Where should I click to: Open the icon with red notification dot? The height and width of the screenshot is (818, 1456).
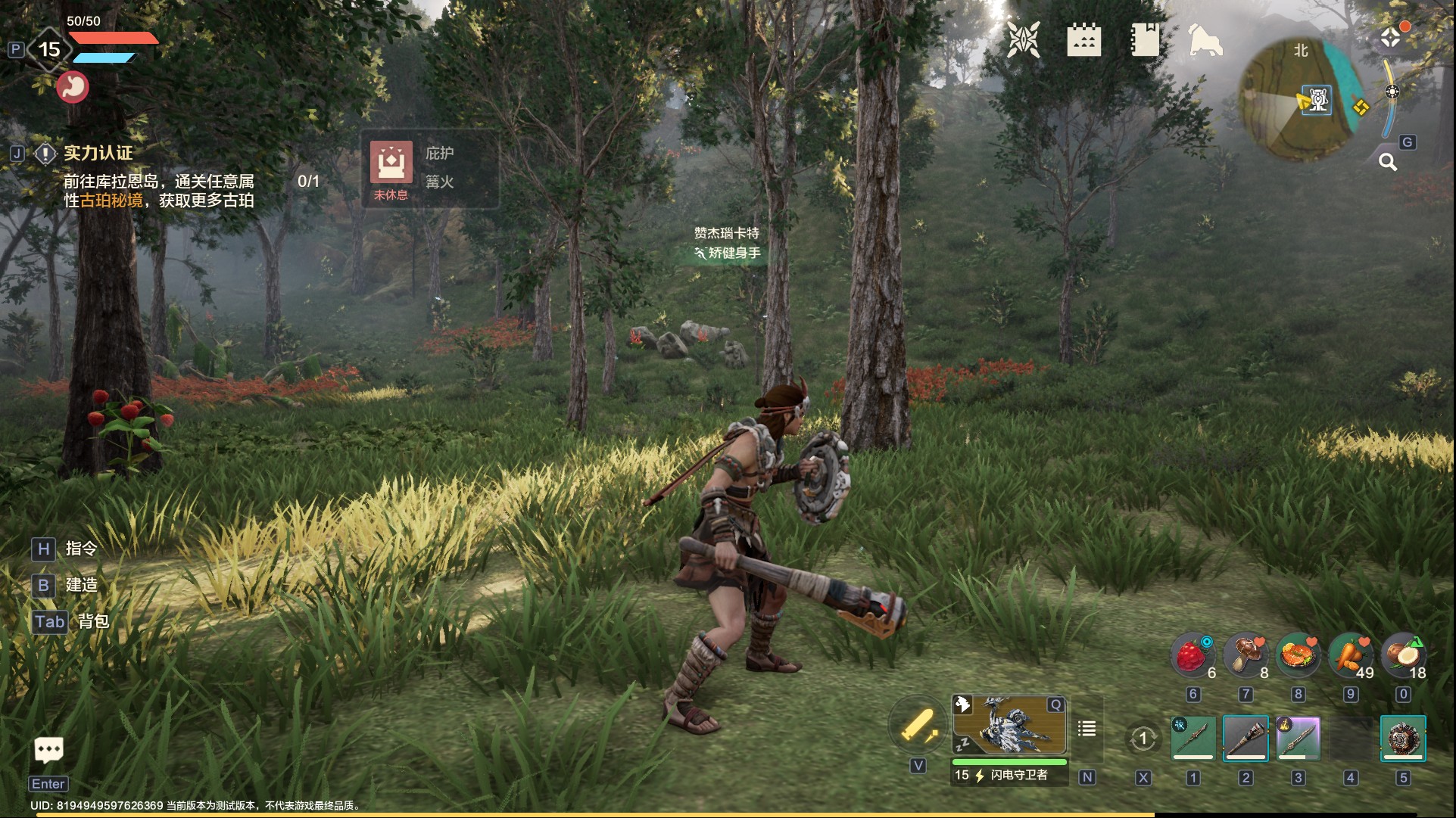coord(1392,37)
